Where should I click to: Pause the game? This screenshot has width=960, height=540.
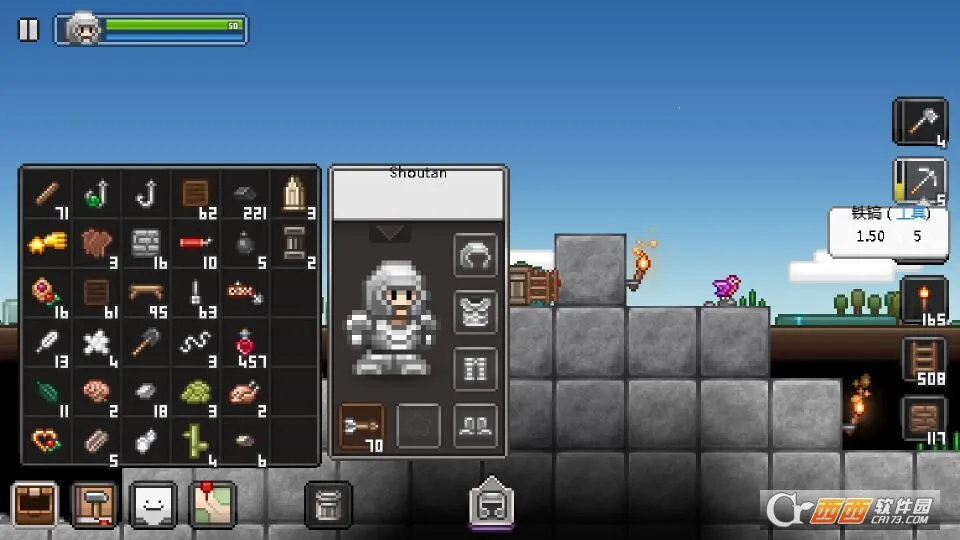[28, 30]
